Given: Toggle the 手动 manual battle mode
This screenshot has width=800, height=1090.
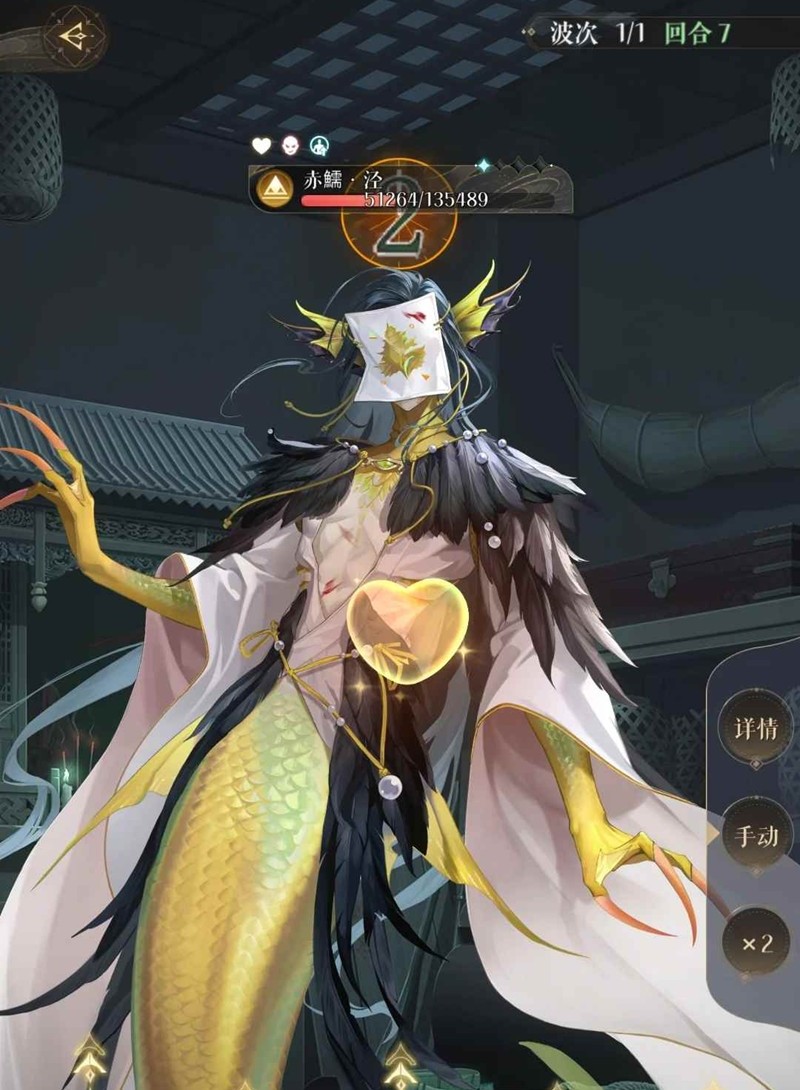Looking at the screenshot, I should 757,835.
